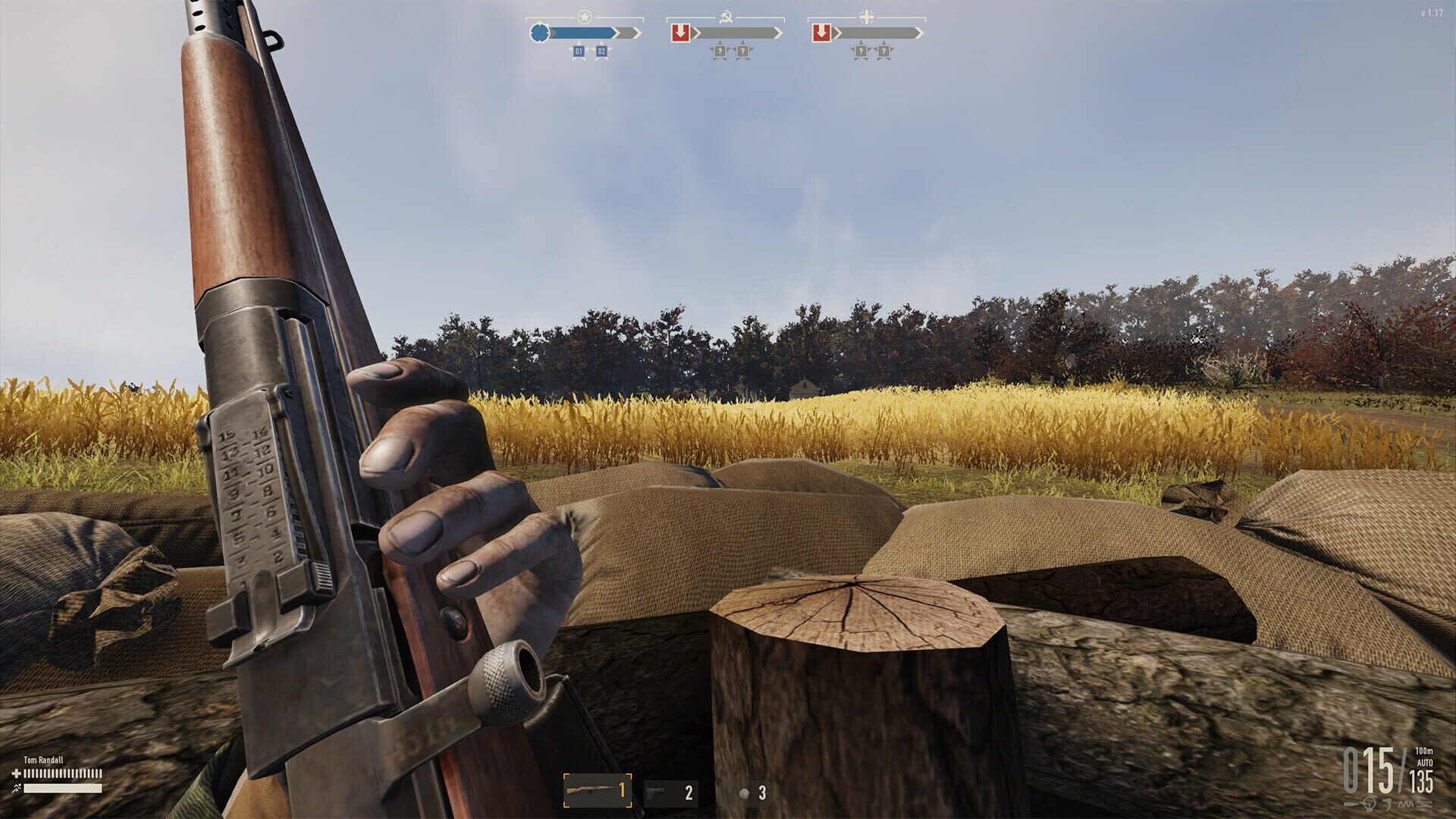This screenshot has width=1456, height=819.
Task: Click the star objective icon above the blue bar
Action: pos(584,15)
